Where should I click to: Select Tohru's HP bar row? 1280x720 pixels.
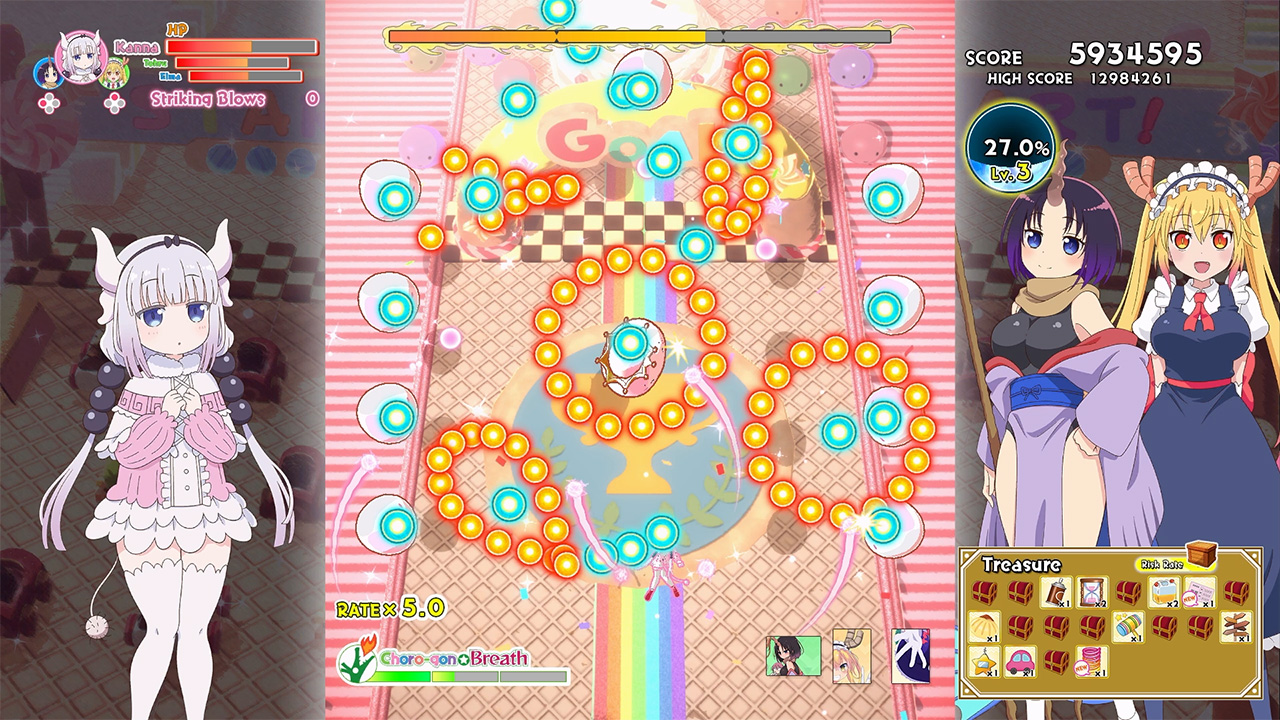click(231, 64)
